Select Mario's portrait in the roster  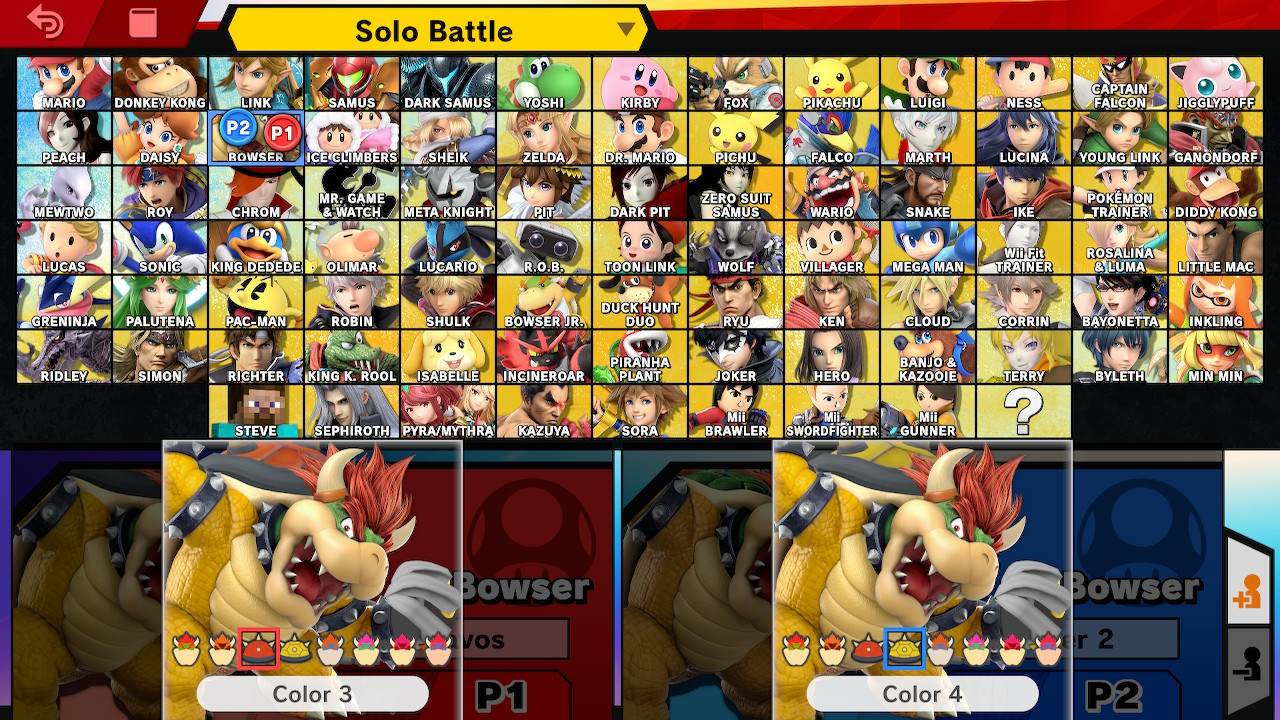[x=63, y=83]
